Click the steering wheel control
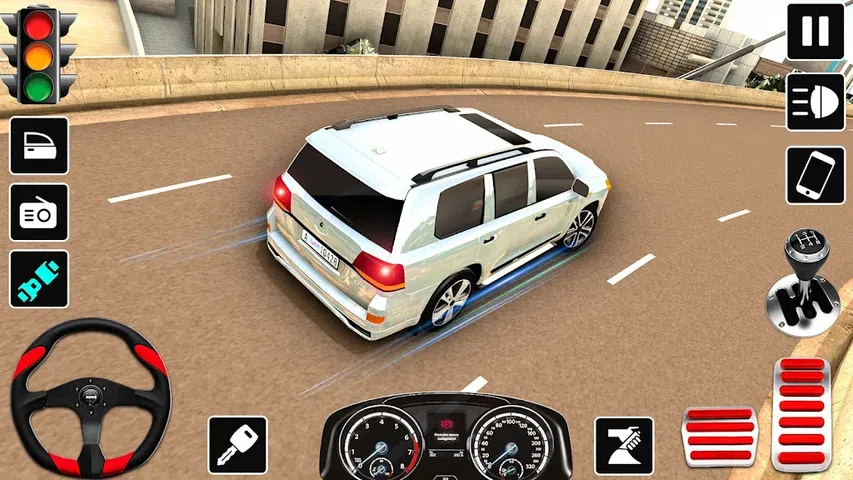The image size is (853, 480). click(x=90, y=397)
